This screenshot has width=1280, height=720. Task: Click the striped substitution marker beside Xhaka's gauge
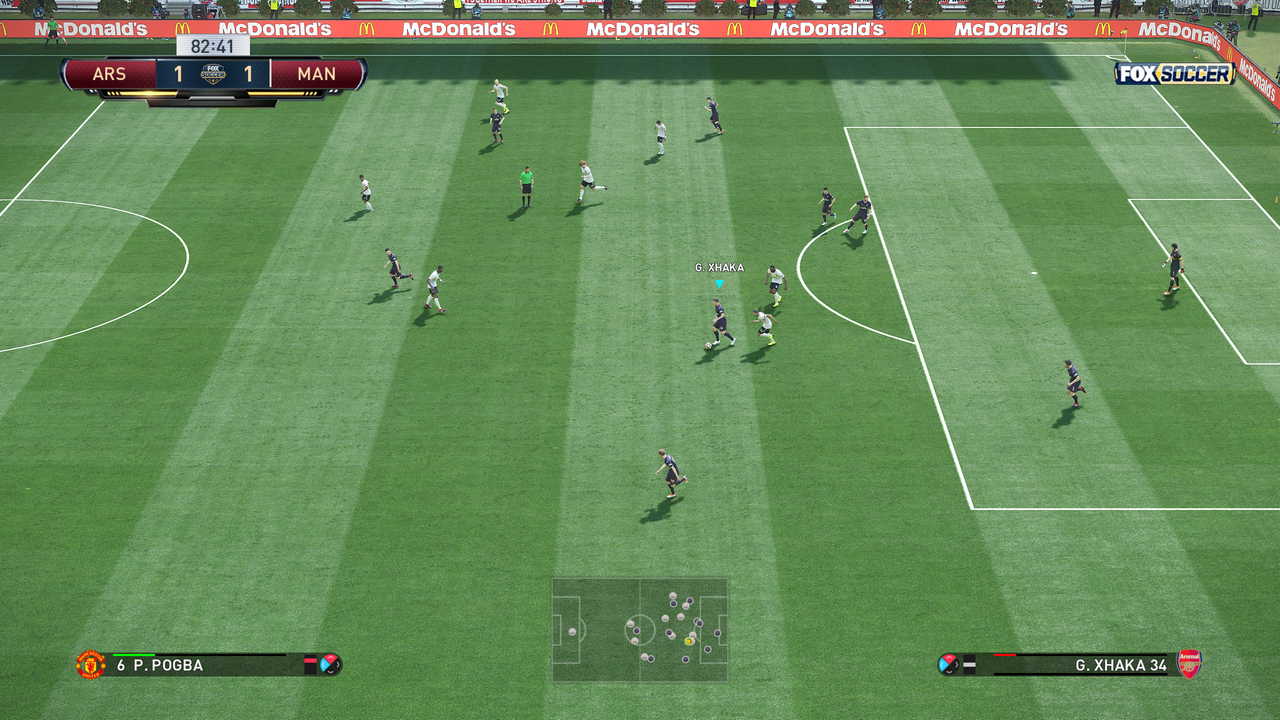click(970, 663)
